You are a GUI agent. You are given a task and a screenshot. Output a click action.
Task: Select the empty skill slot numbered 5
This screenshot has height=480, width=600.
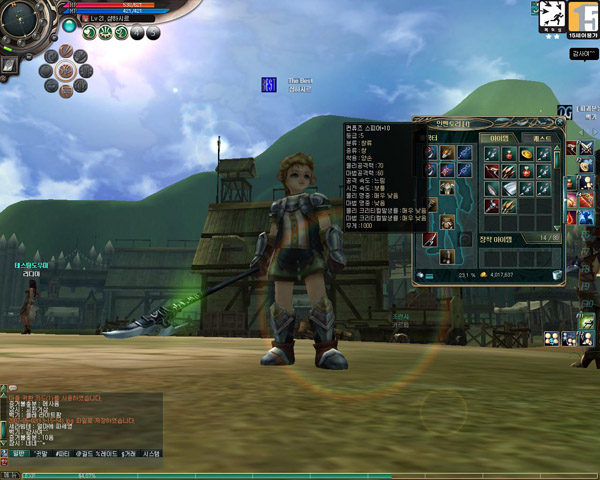tap(154, 32)
